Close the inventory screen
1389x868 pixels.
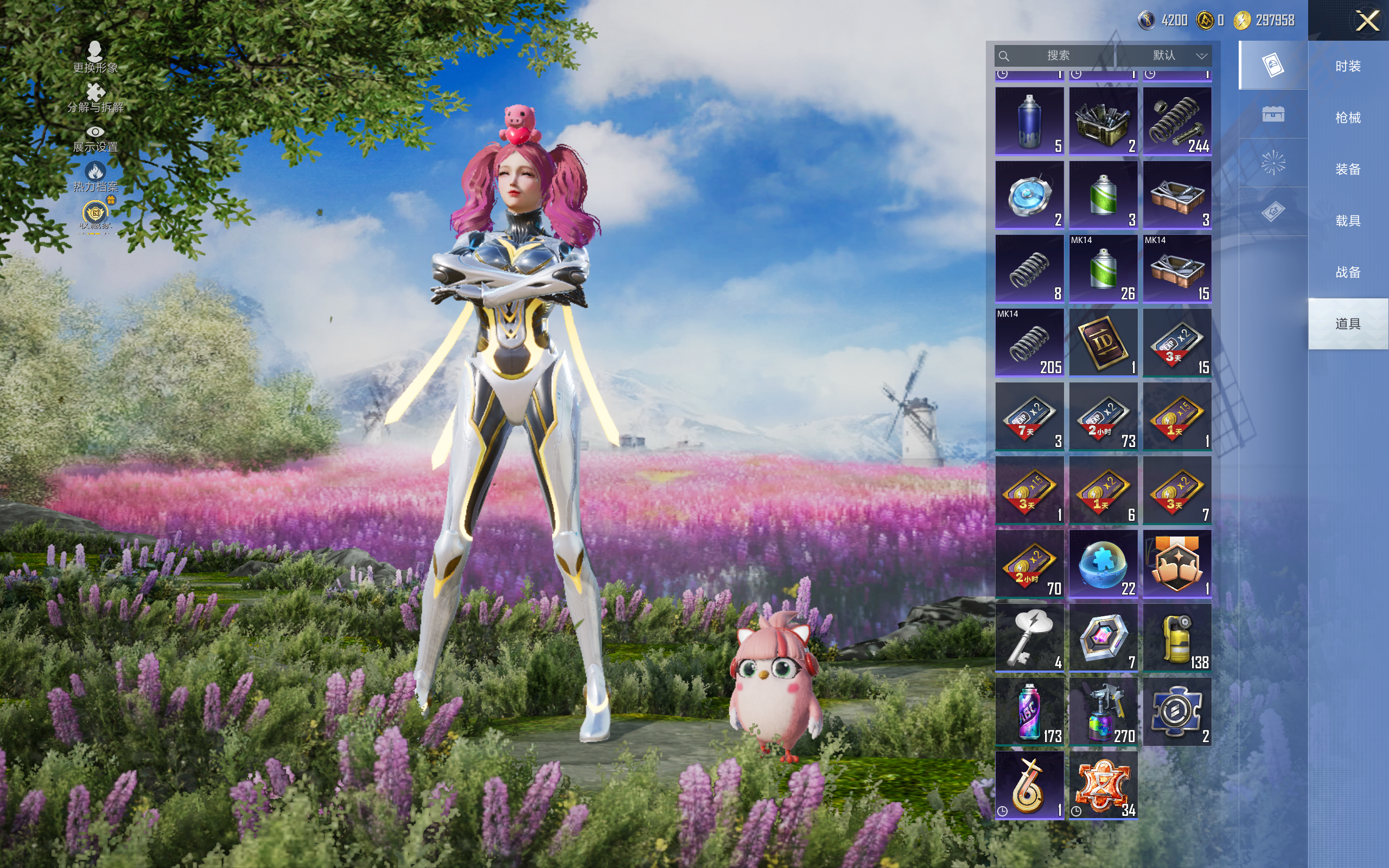[x=1367, y=21]
